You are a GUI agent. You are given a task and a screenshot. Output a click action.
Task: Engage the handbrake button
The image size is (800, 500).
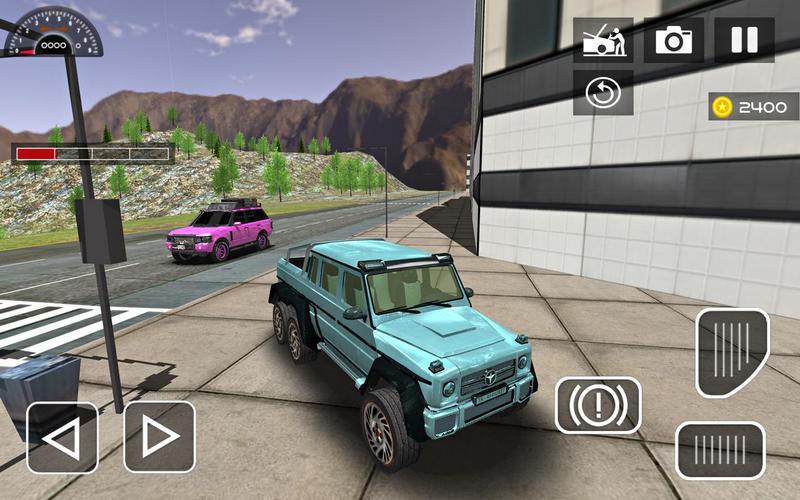598,405
